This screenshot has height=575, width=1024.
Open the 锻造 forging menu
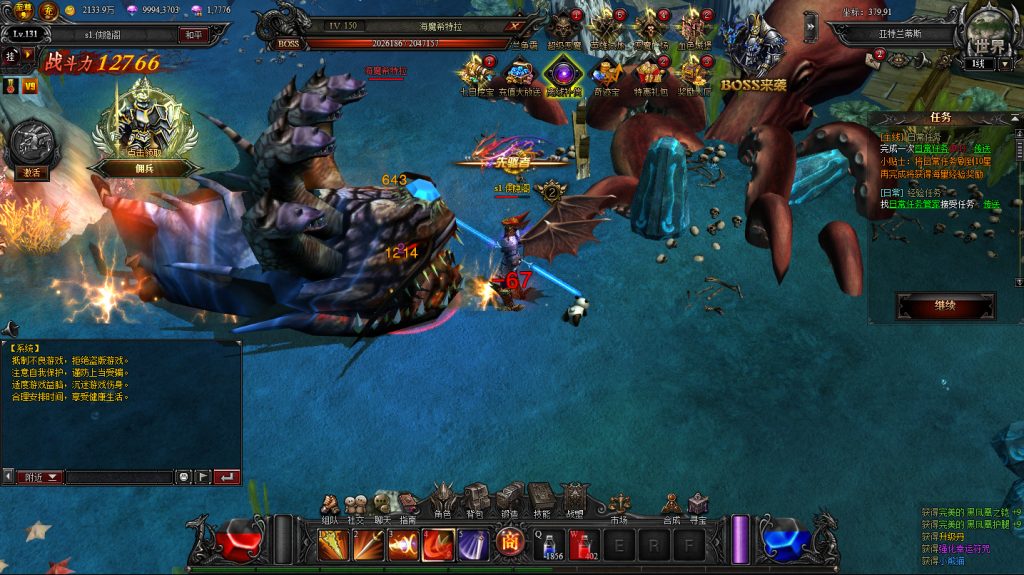(509, 497)
